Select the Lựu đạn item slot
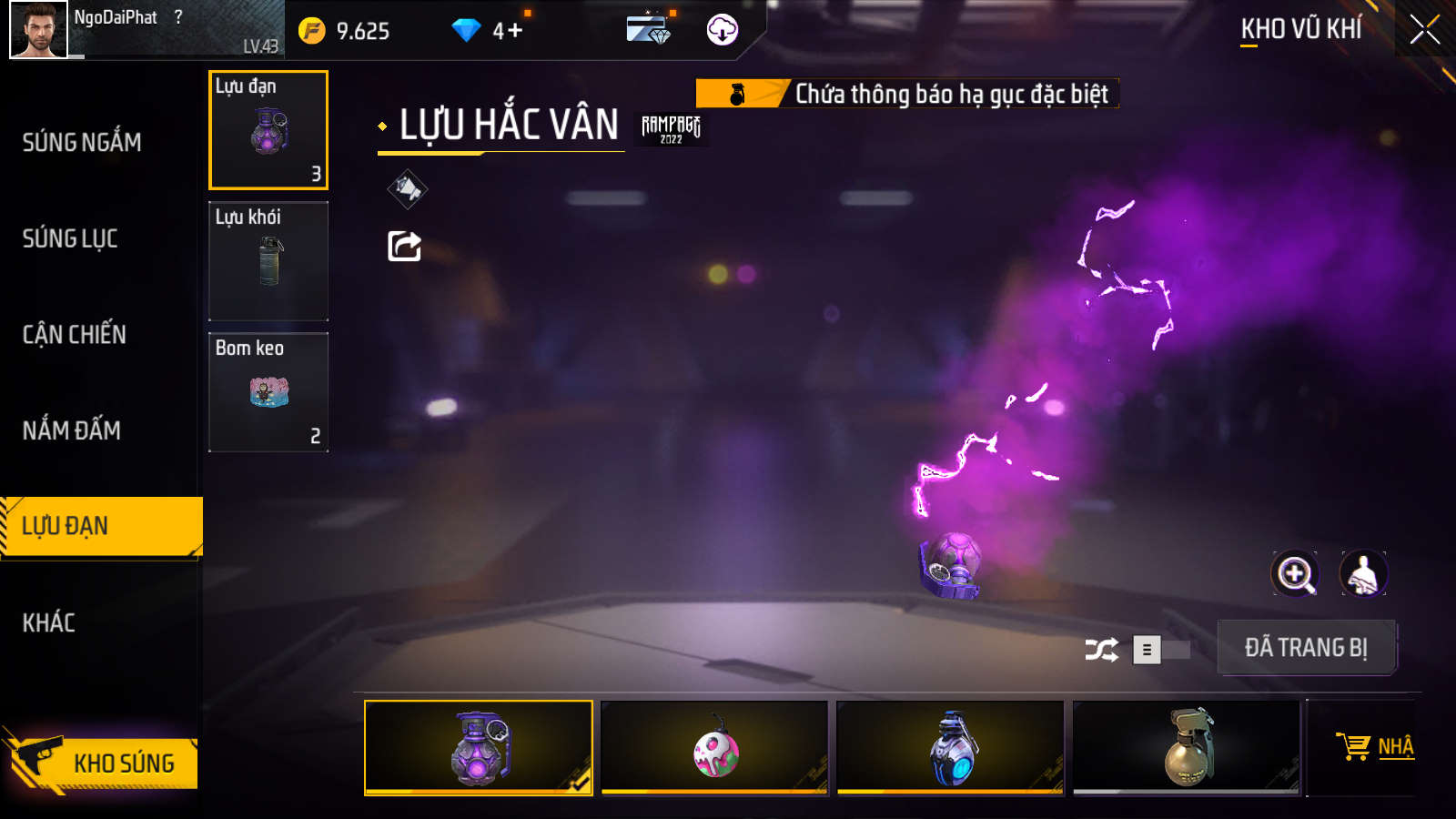The height and width of the screenshot is (819, 1456). [268, 130]
